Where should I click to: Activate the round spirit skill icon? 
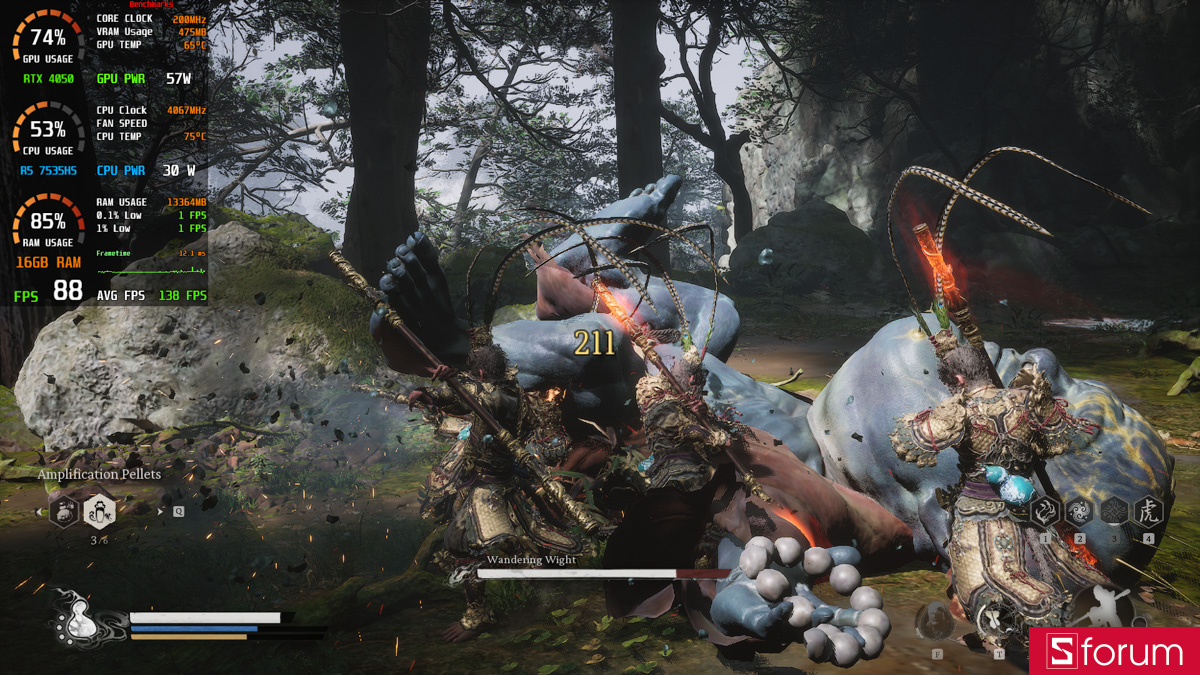(x=937, y=620)
